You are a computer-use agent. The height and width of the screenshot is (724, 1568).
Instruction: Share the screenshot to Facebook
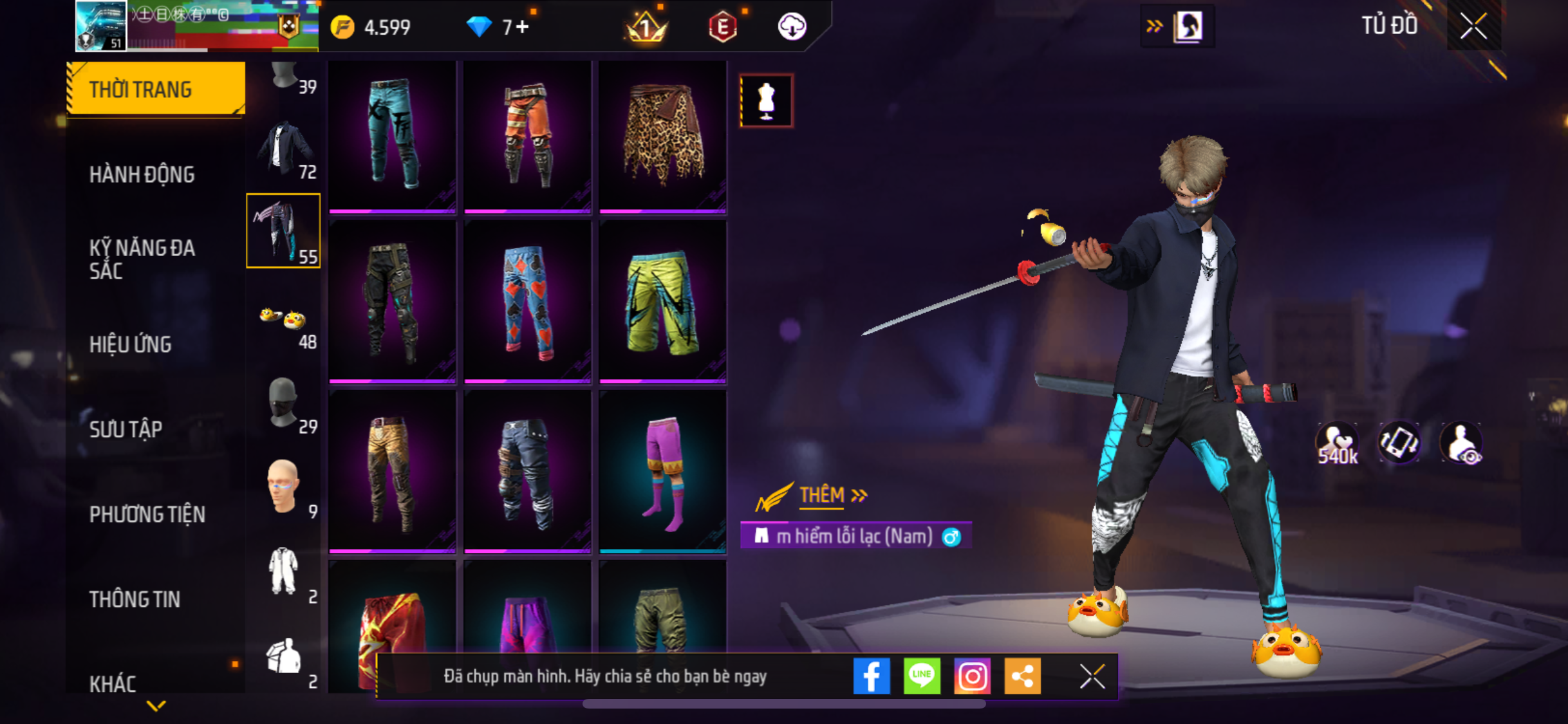point(872,676)
